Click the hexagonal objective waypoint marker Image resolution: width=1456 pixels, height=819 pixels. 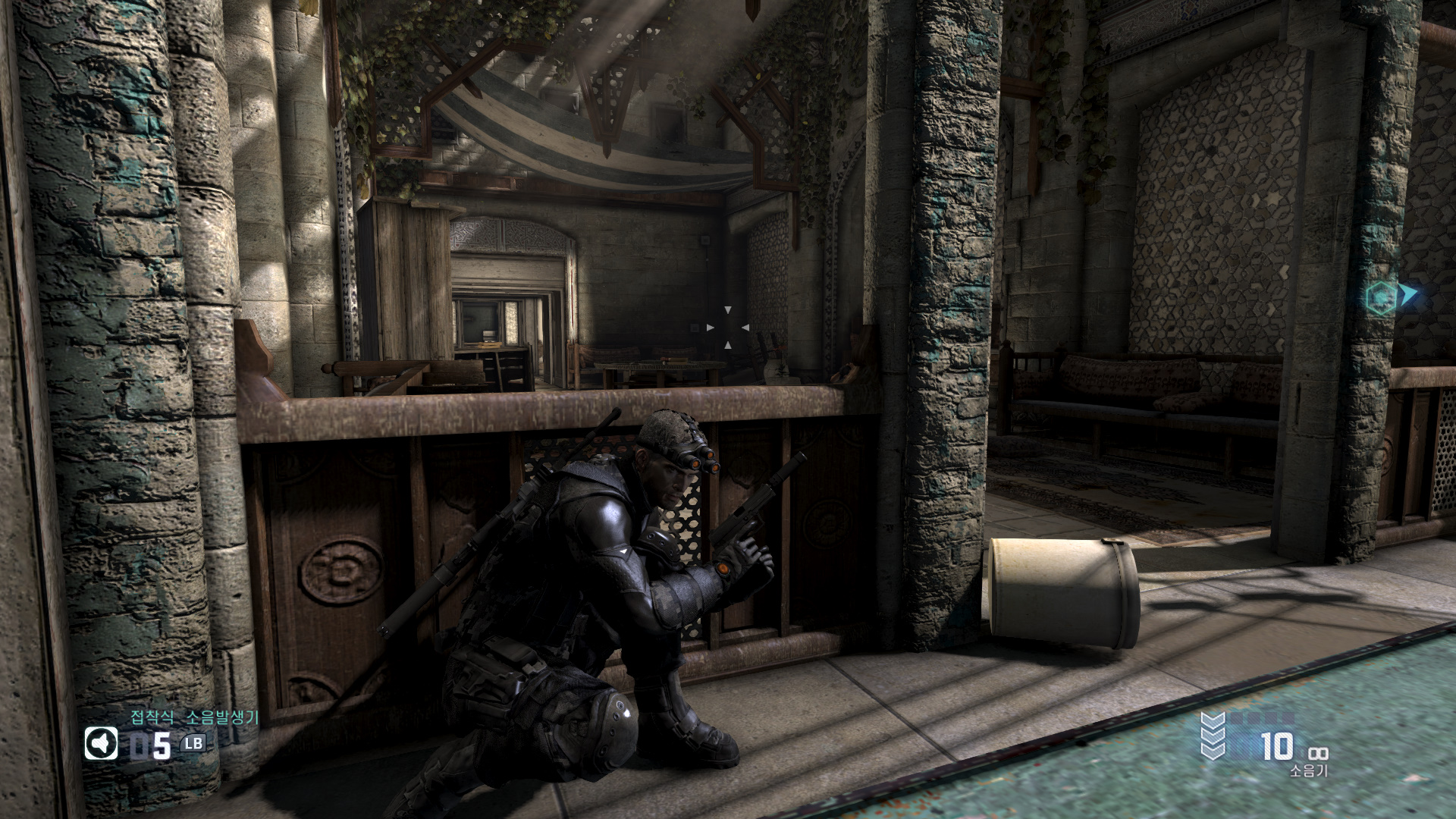1381,298
